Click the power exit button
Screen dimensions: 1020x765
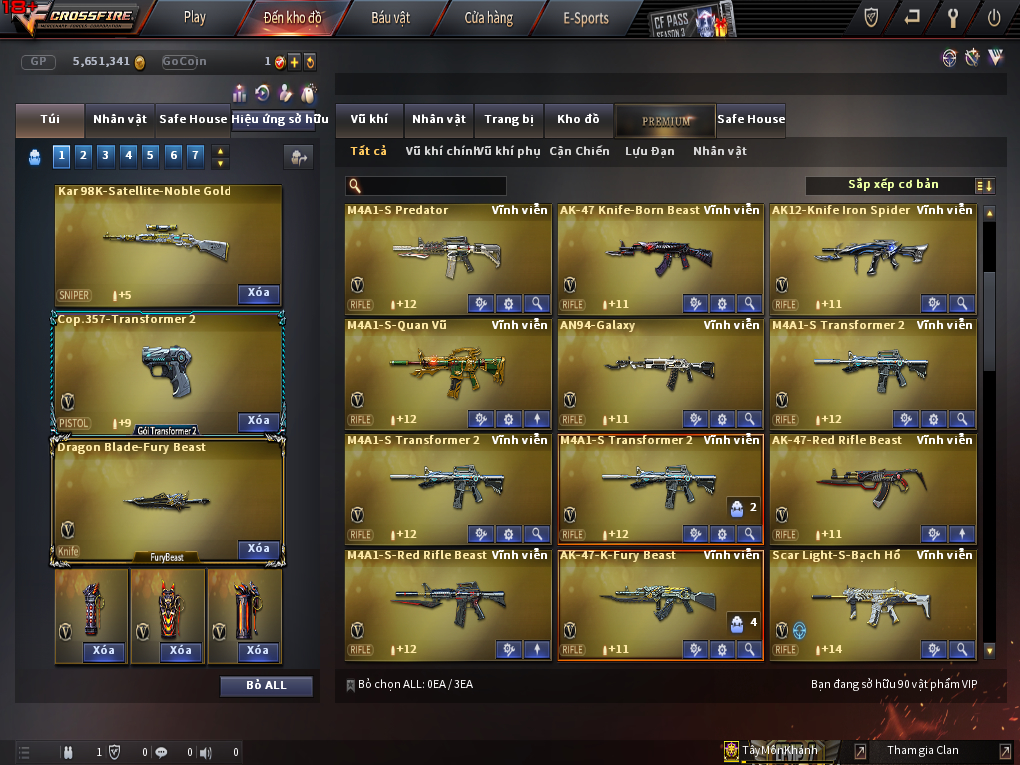(994, 17)
